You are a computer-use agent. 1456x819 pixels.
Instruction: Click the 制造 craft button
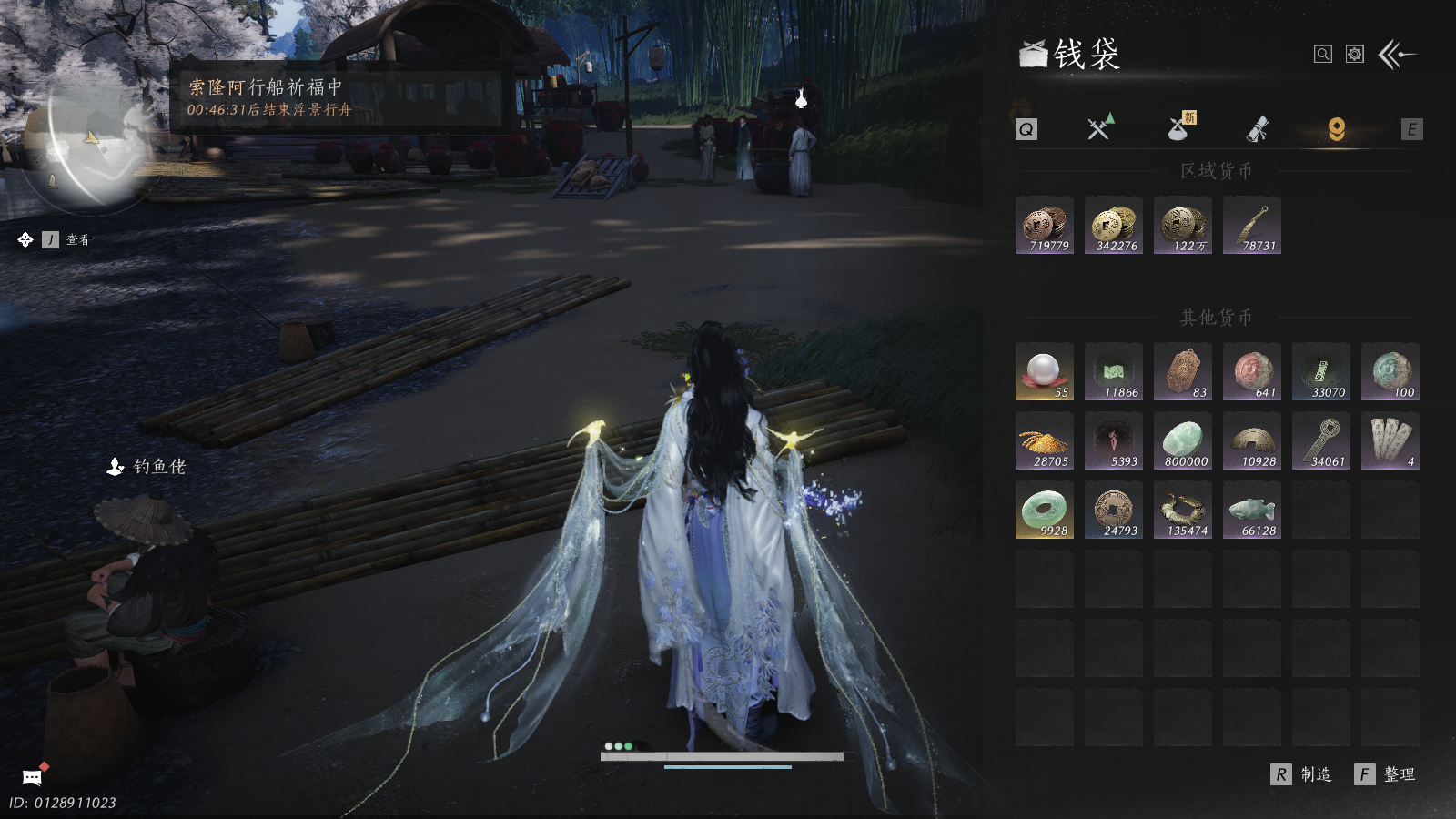[x=1302, y=774]
